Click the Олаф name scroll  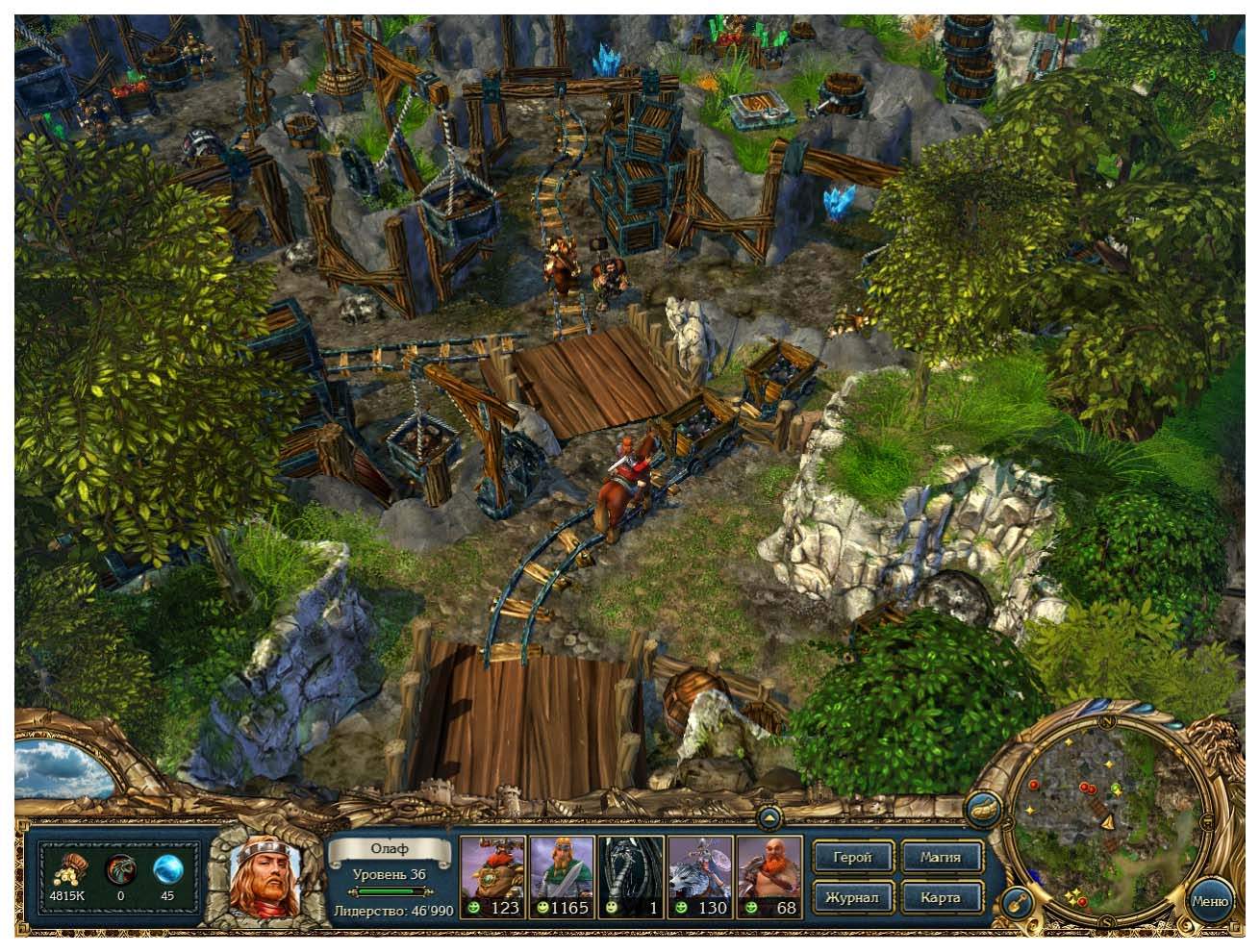(389, 849)
